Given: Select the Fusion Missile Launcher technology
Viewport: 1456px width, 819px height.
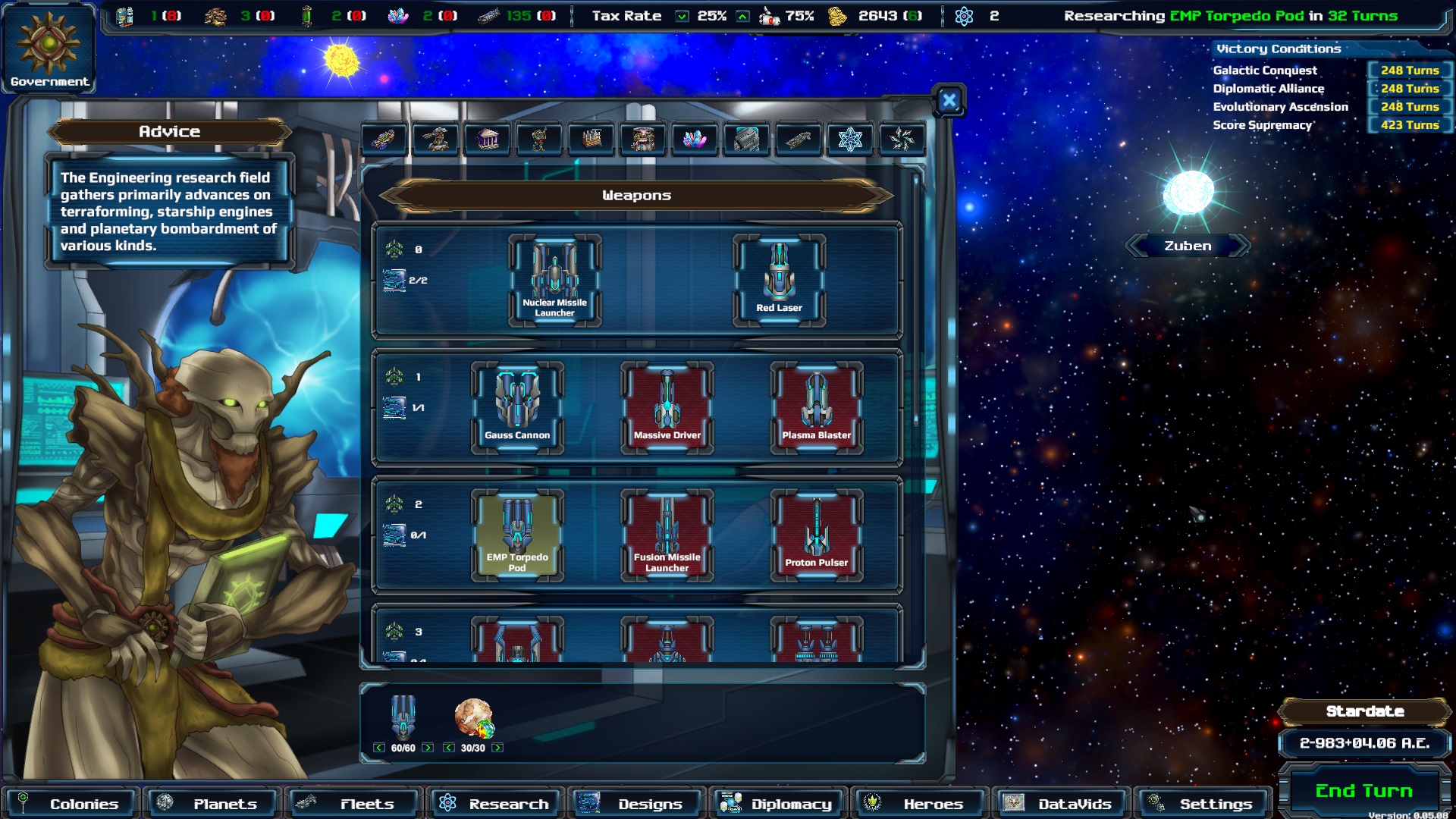Looking at the screenshot, I should pyautogui.click(x=667, y=535).
